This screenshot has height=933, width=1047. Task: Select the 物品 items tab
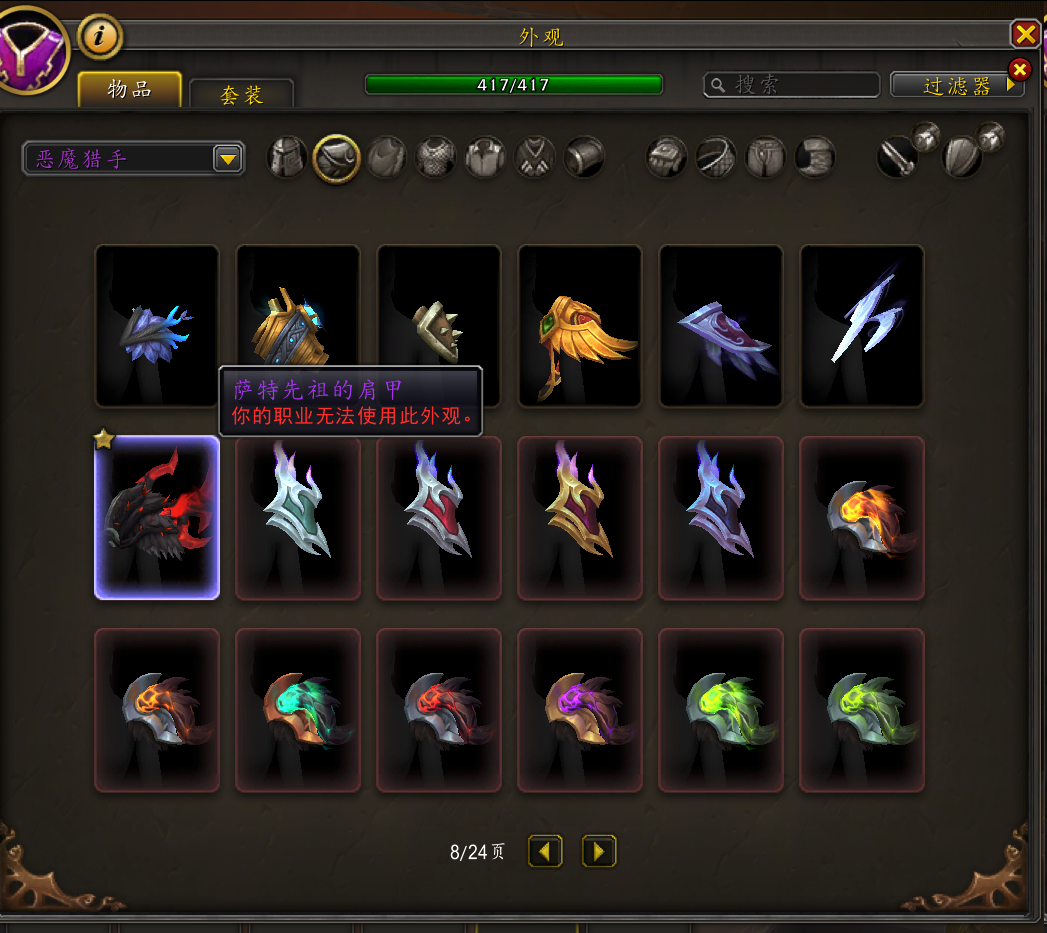(130, 89)
